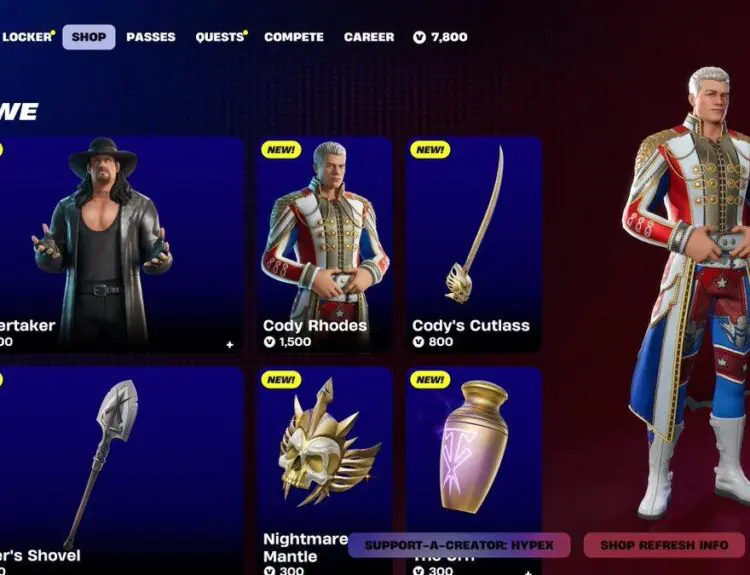This screenshot has width=750, height=575.
Task: Select the Shop tab
Action: (x=89, y=37)
